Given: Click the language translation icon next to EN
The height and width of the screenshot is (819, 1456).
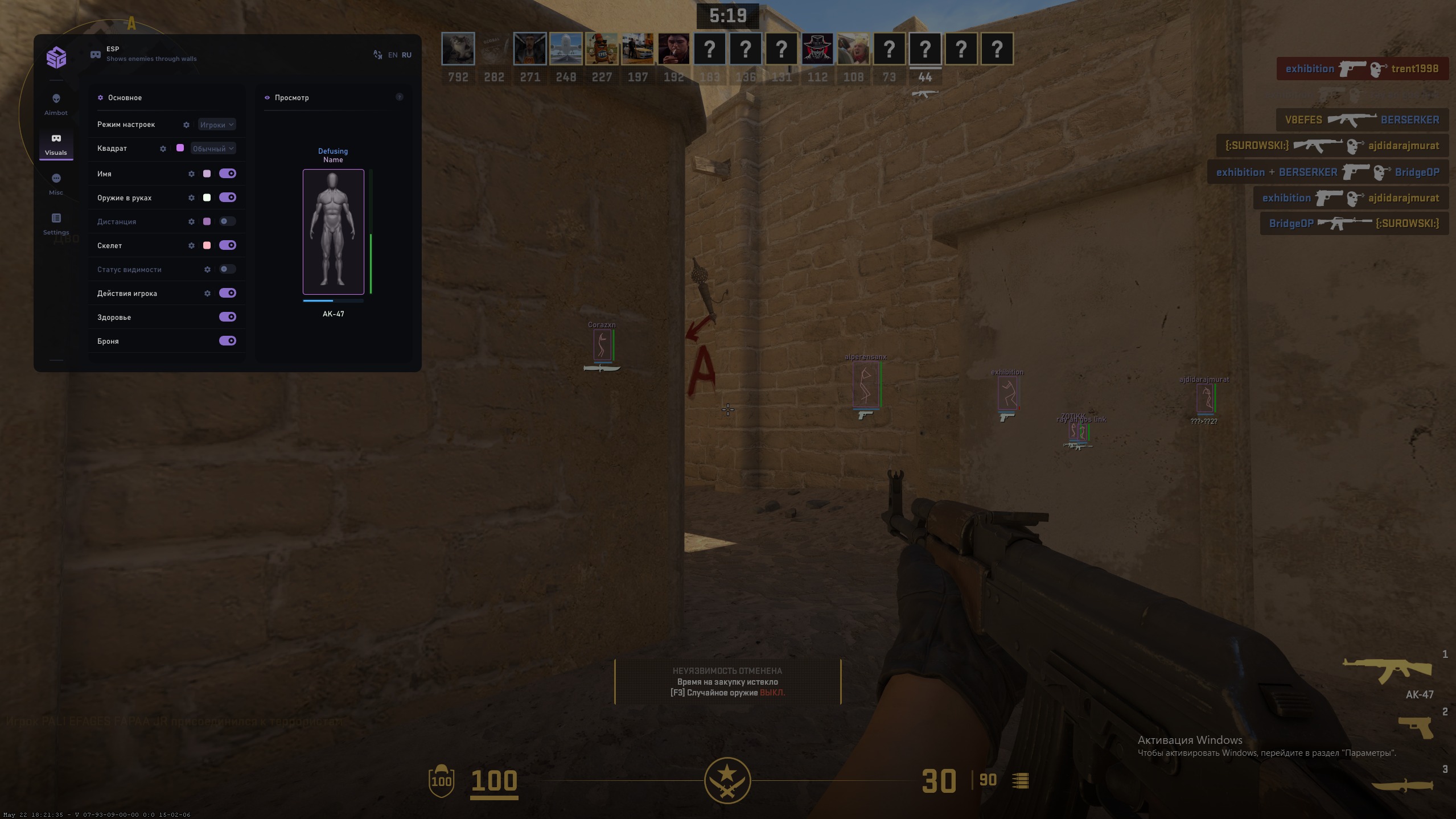Looking at the screenshot, I should tap(377, 54).
